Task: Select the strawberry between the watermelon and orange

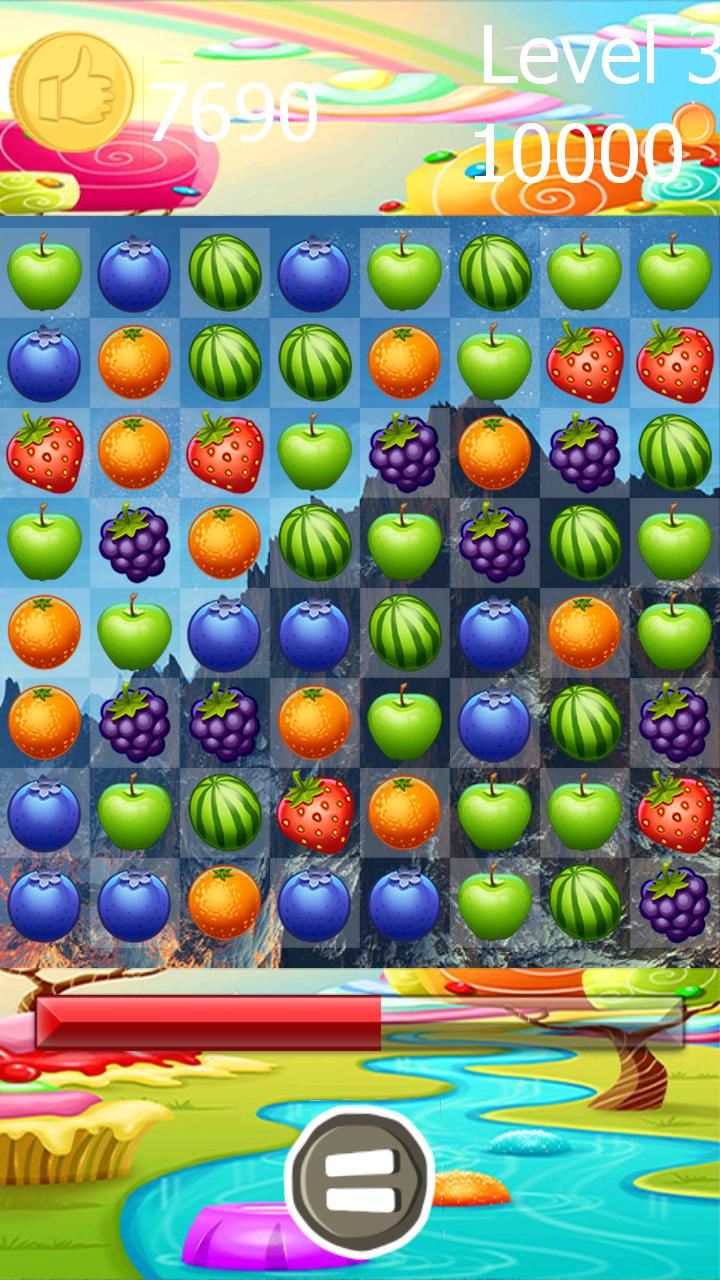Action: point(315,812)
